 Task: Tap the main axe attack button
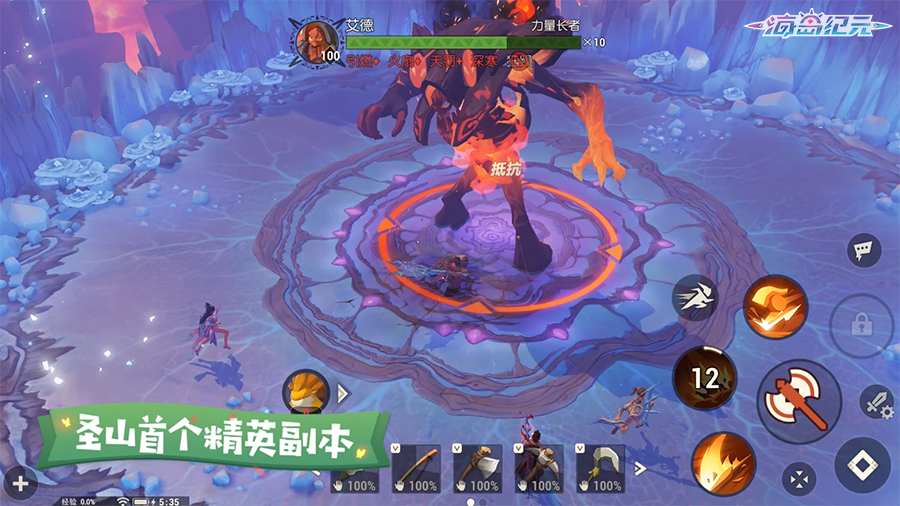[x=799, y=401]
